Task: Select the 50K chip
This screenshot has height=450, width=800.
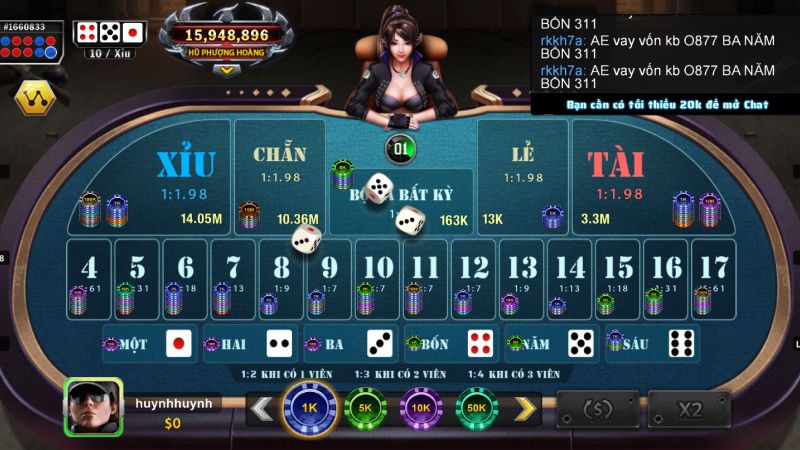Action: click(x=477, y=408)
